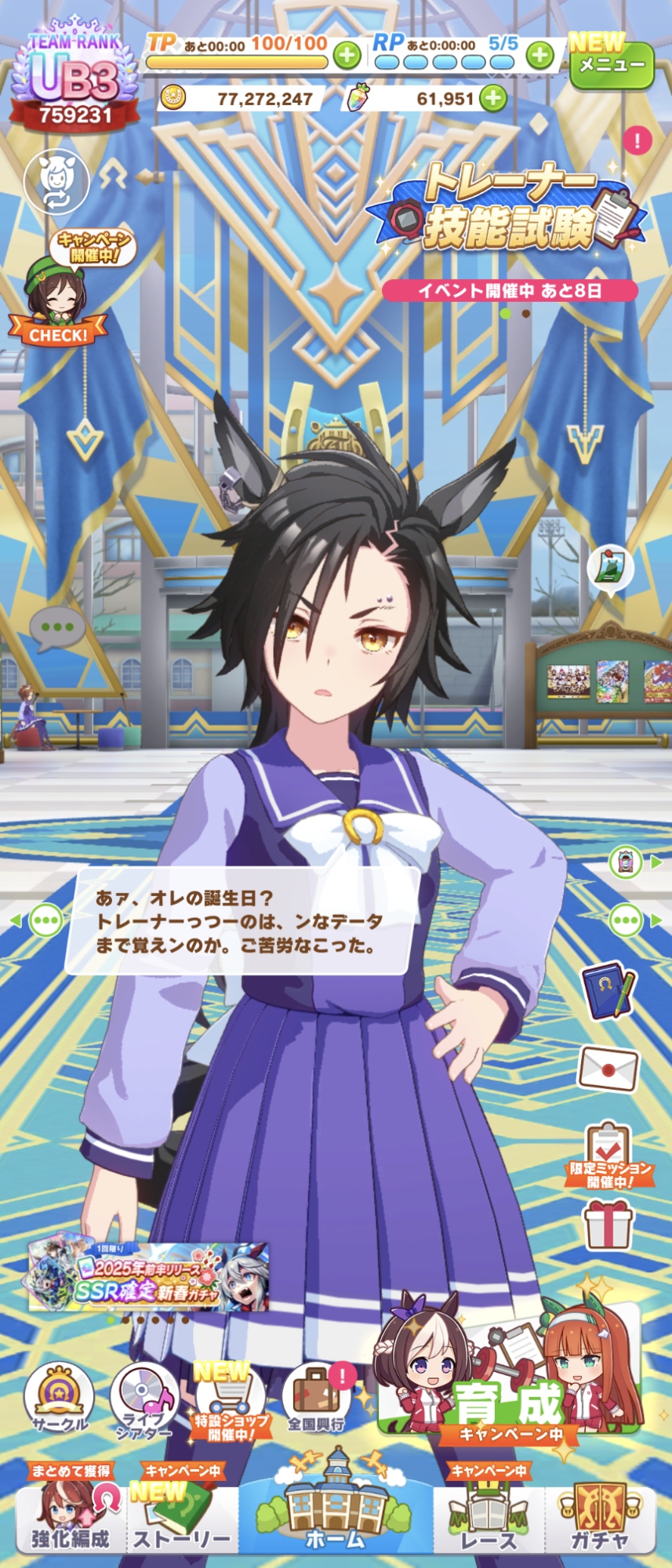The image size is (672, 1568).
Task: Refill RP using its plus button
Action: (x=539, y=55)
